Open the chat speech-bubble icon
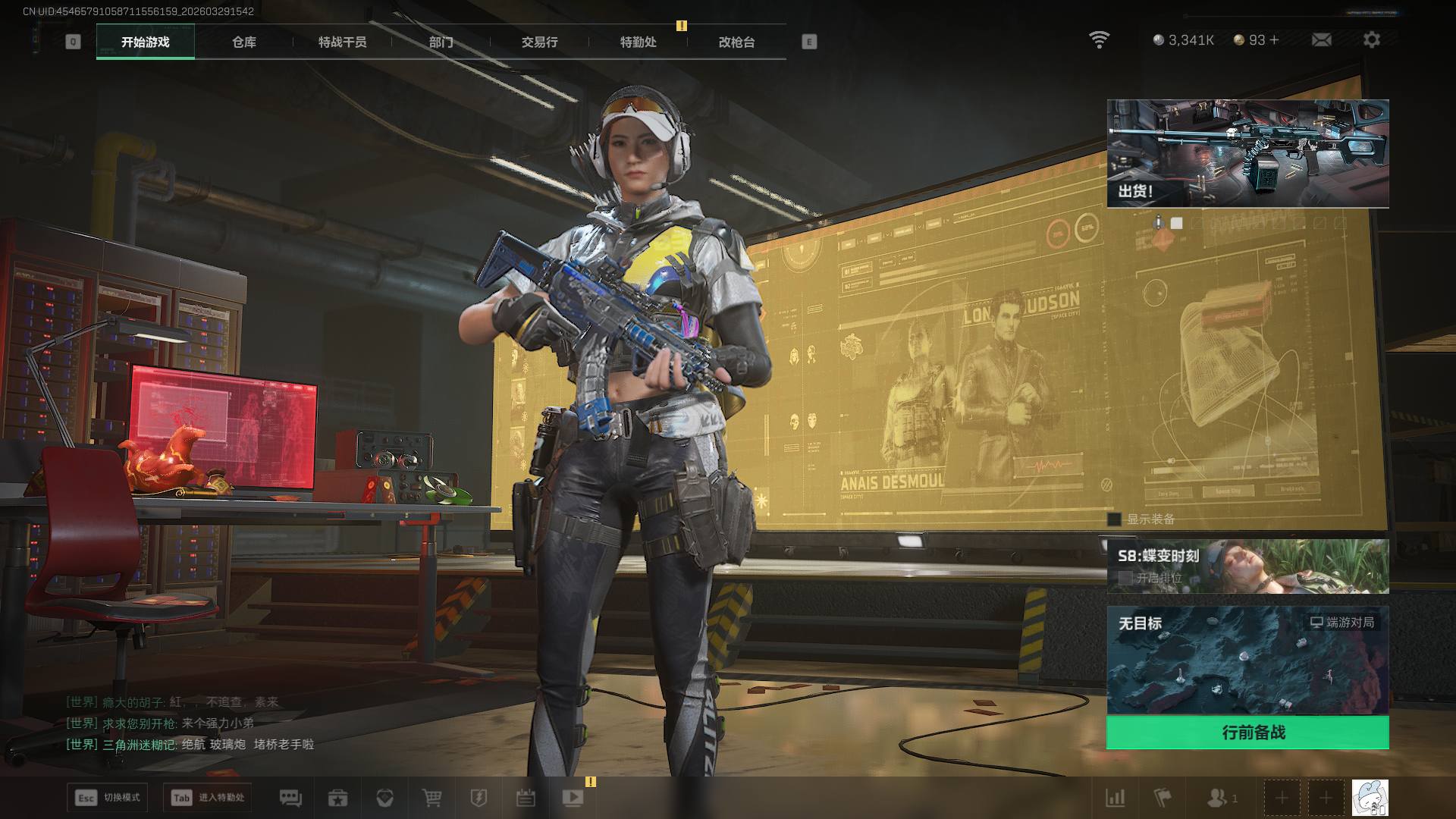The image size is (1456, 819). [290, 798]
